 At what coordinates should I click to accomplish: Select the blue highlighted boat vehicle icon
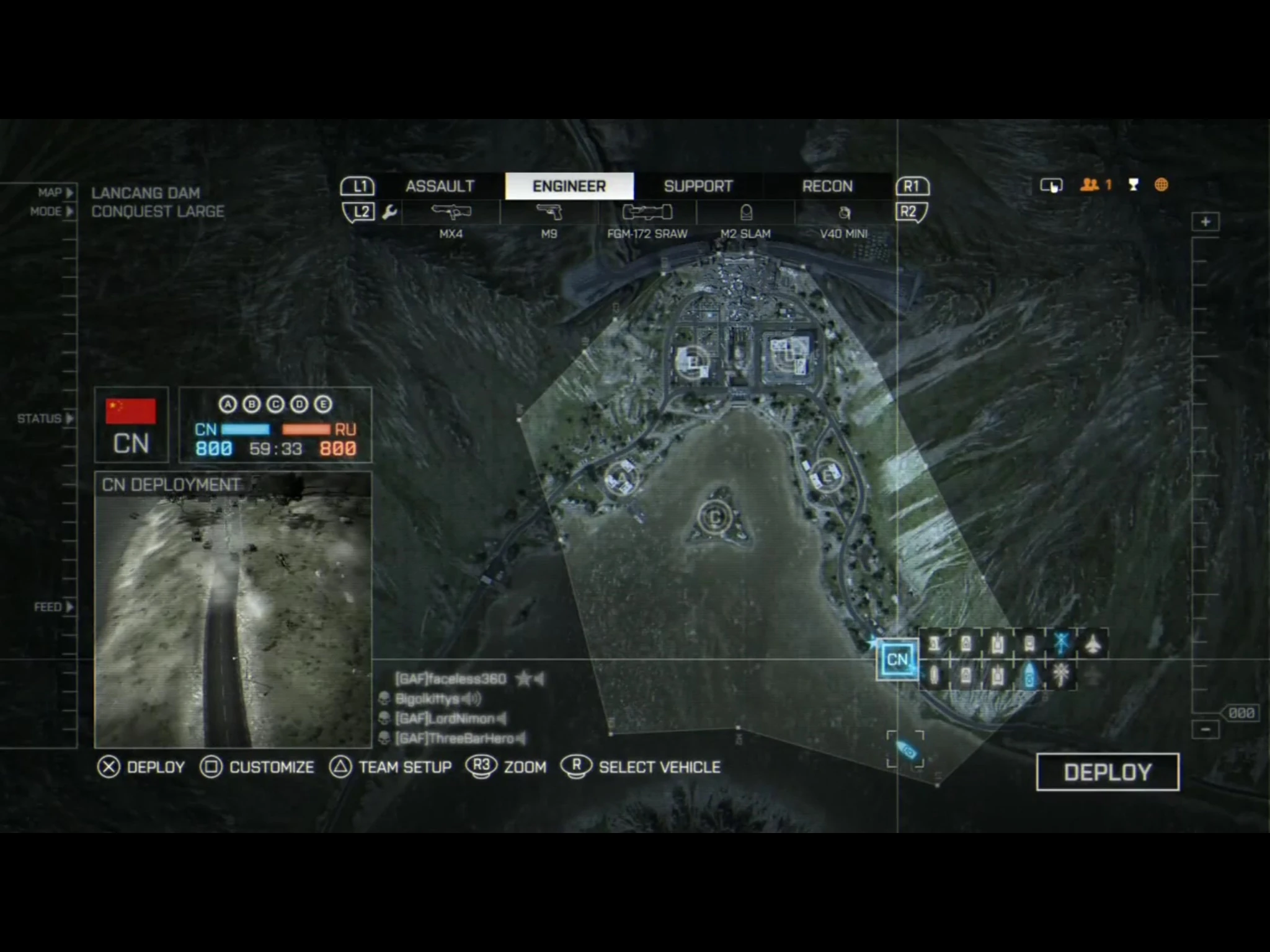pyautogui.click(x=1029, y=676)
